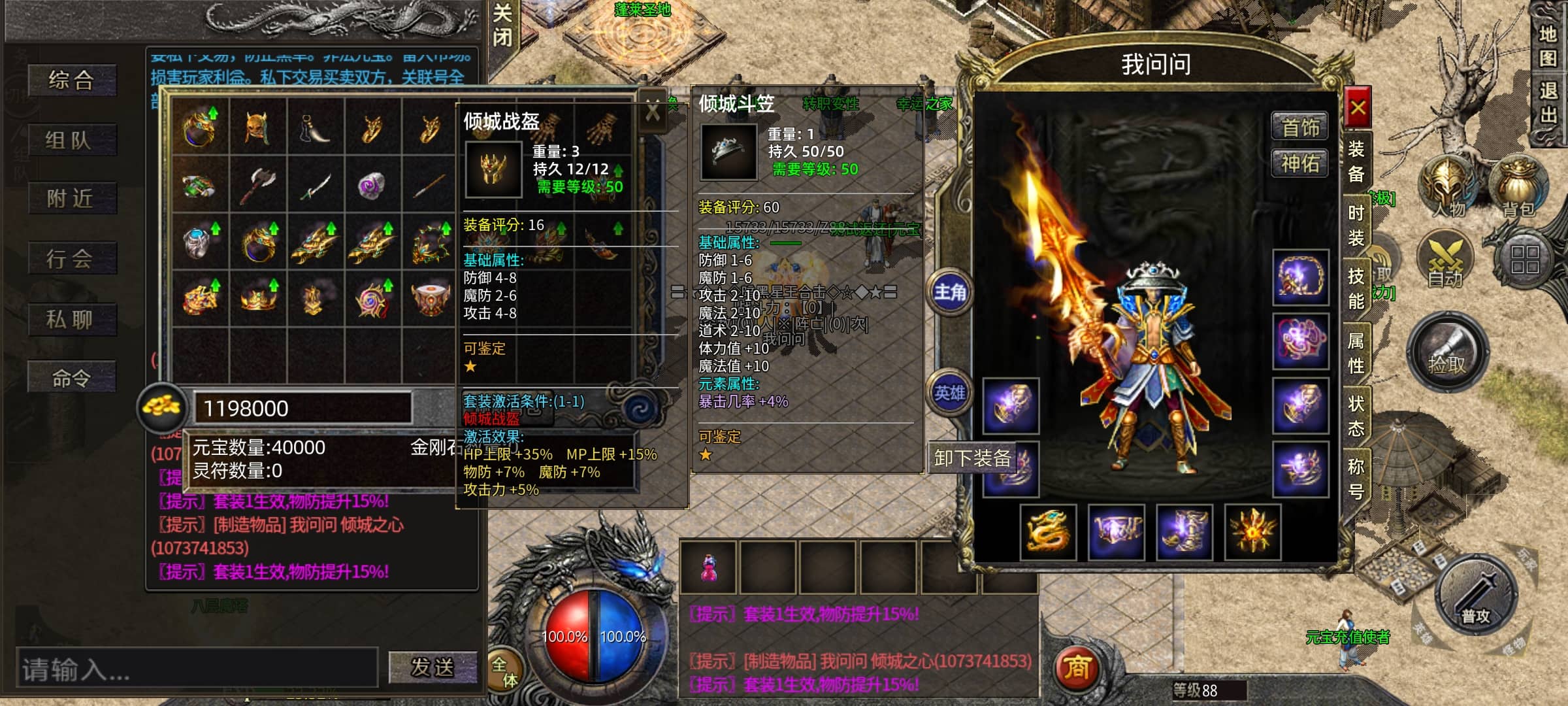Tap the 捡取 pickup button
Screen dimensions: 1568x706
tap(1448, 353)
